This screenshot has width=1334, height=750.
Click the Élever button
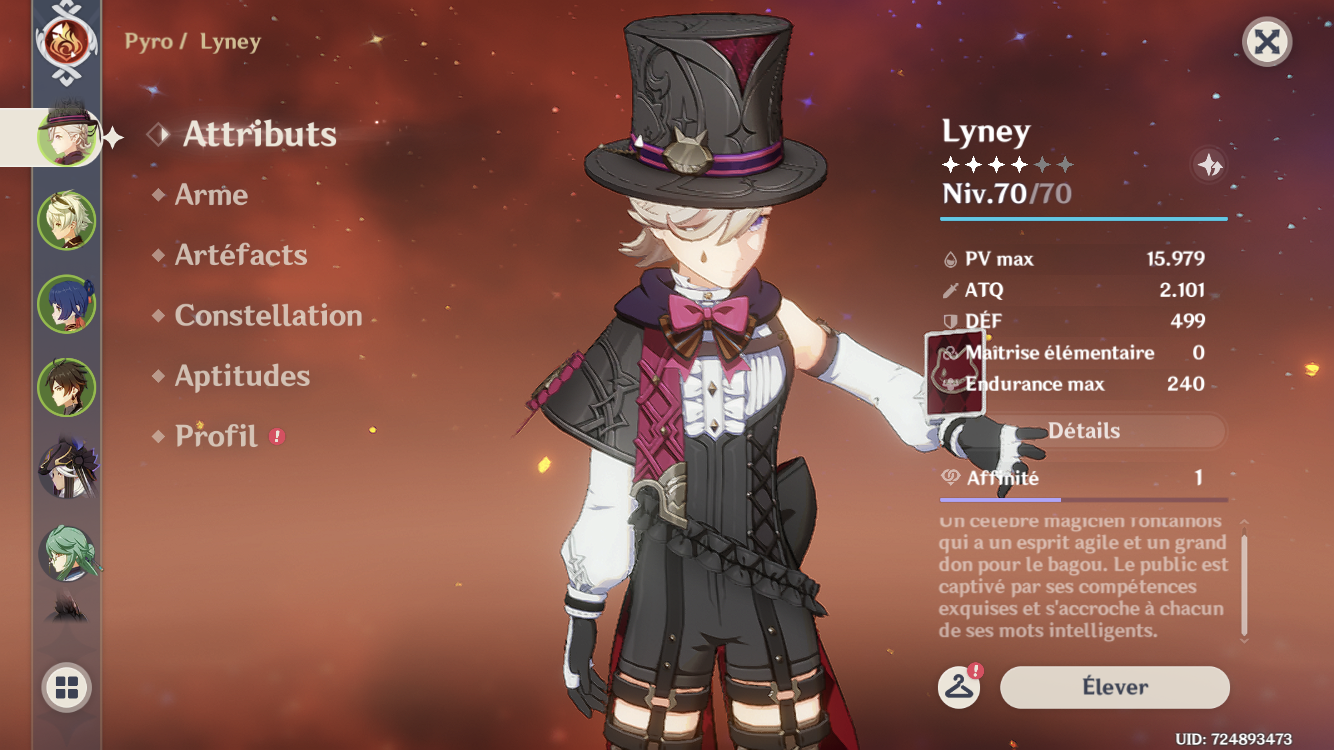pos(1113,687)
